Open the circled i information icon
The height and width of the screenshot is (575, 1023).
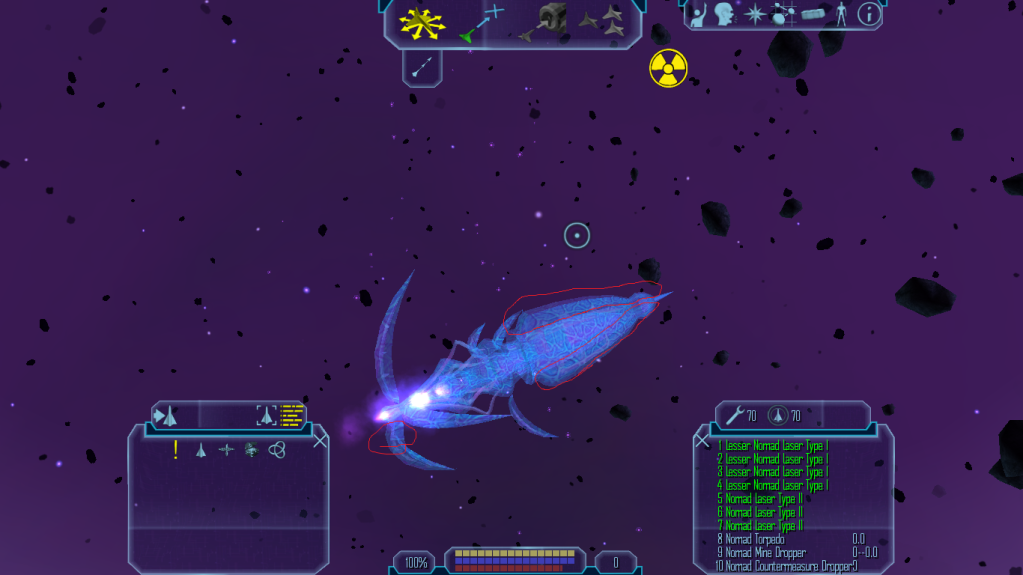click(868, 14)
